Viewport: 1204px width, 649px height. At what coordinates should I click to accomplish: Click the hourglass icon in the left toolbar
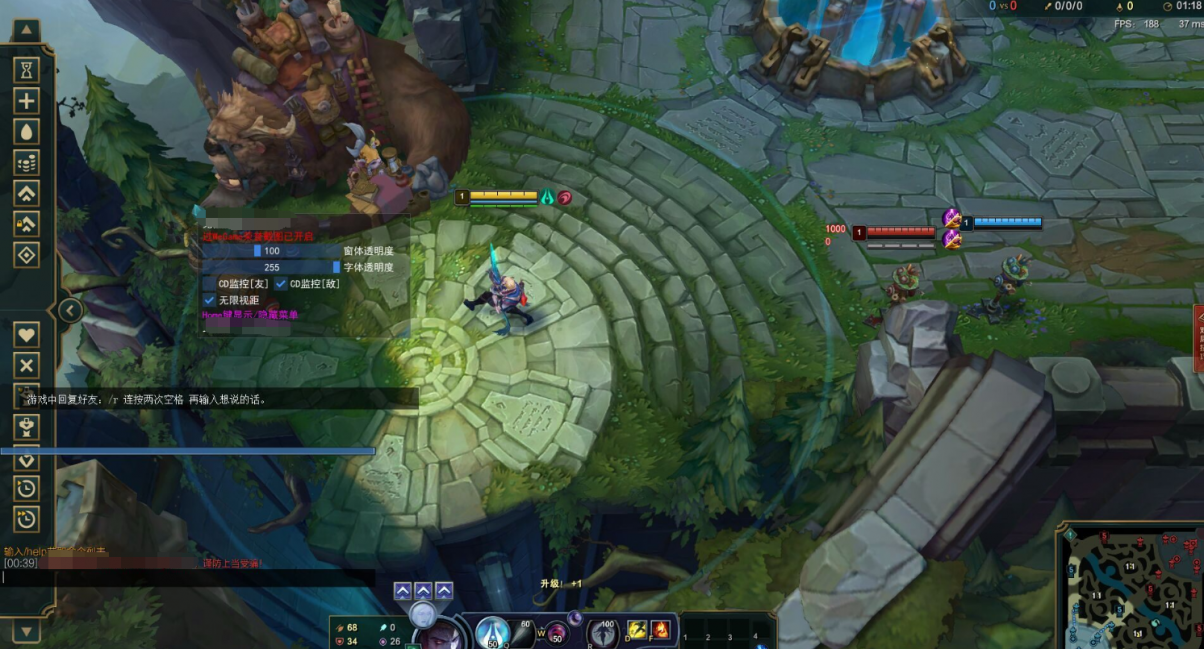[x=26, y=69]
